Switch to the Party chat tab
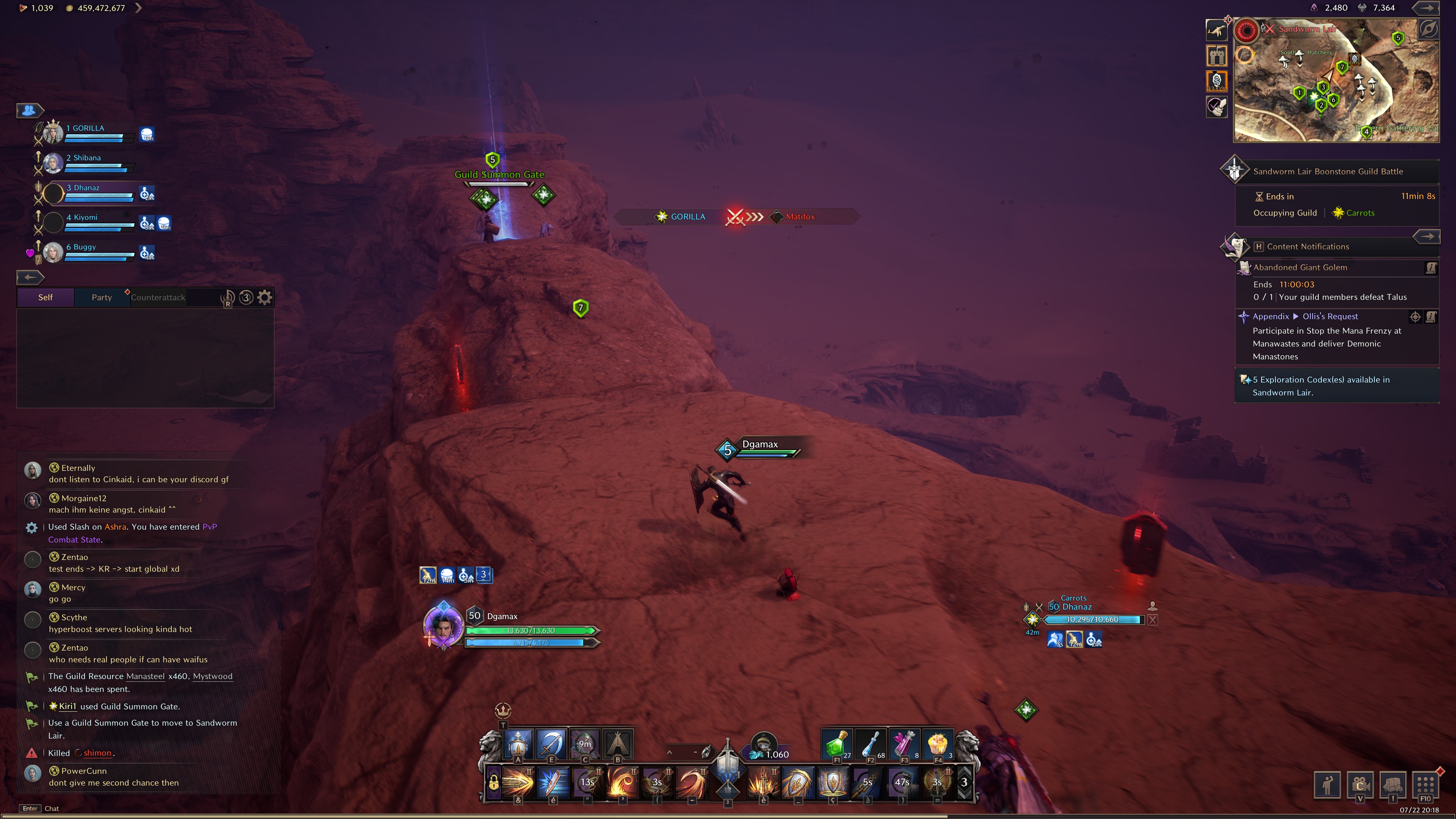1456x819 pixels. (102, 297)
